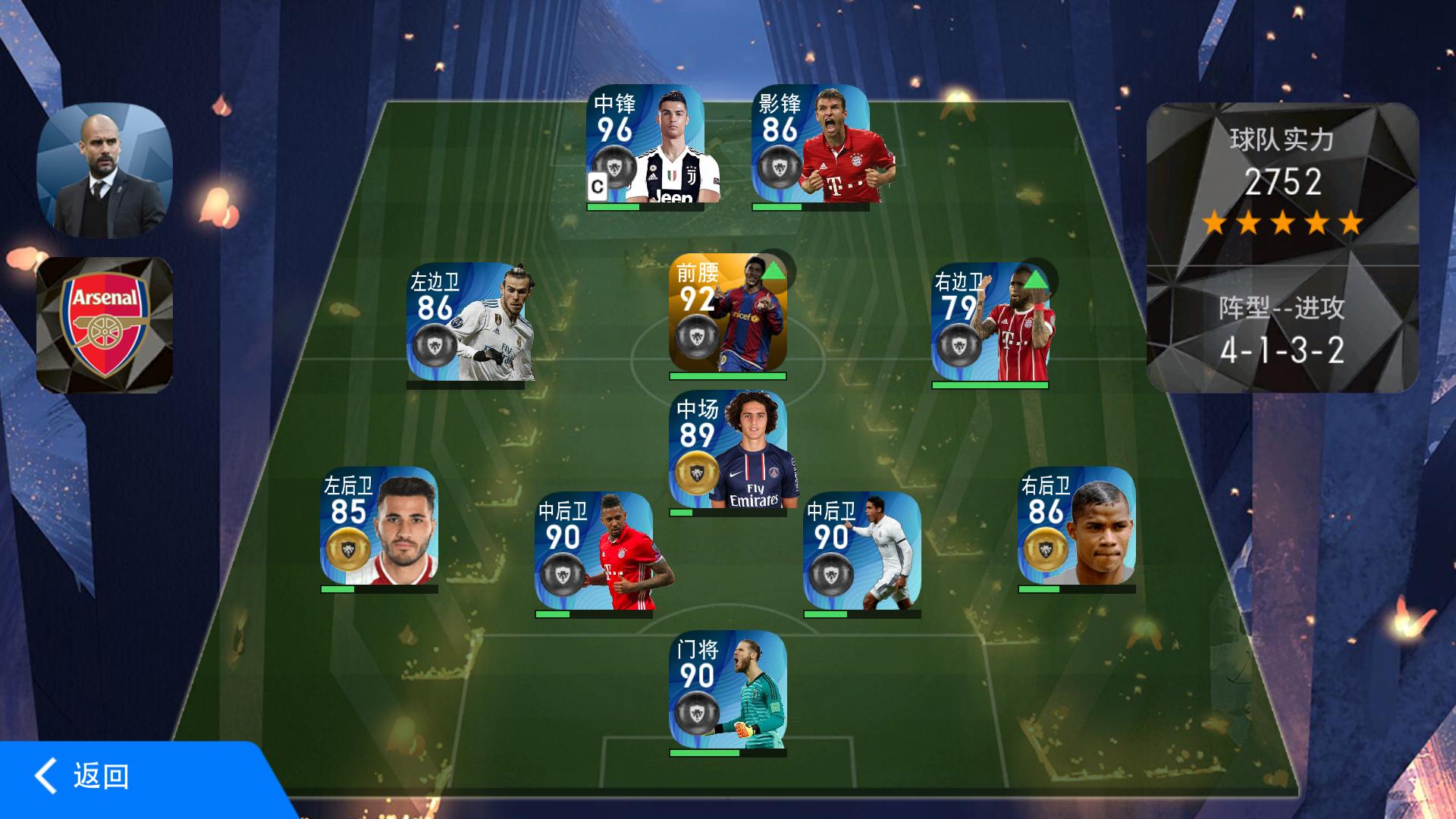Choose the 86-rated 影锋 forward card
1456x819 pixels.
(x=811, y=144)
